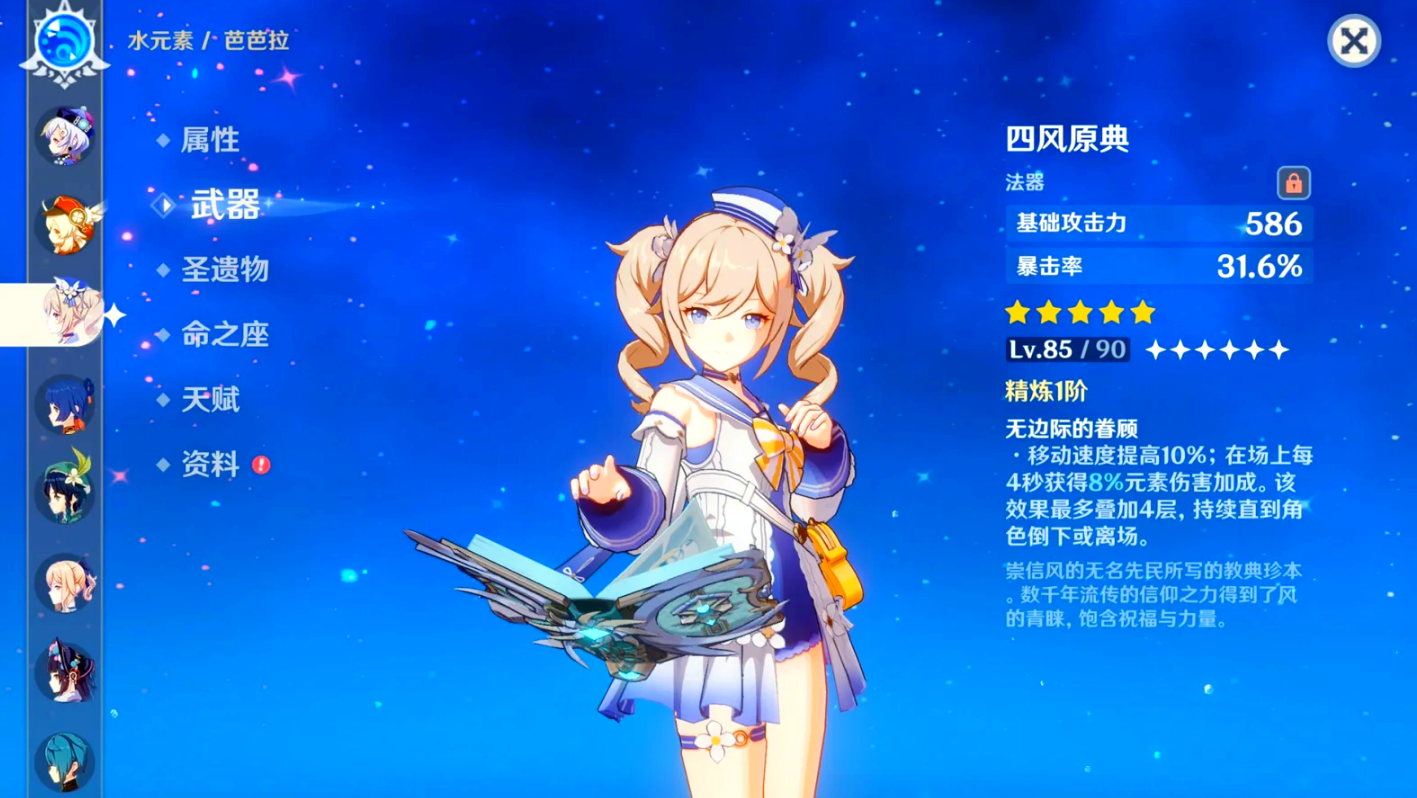Open the 圣遗物 tab

point(223,270)
